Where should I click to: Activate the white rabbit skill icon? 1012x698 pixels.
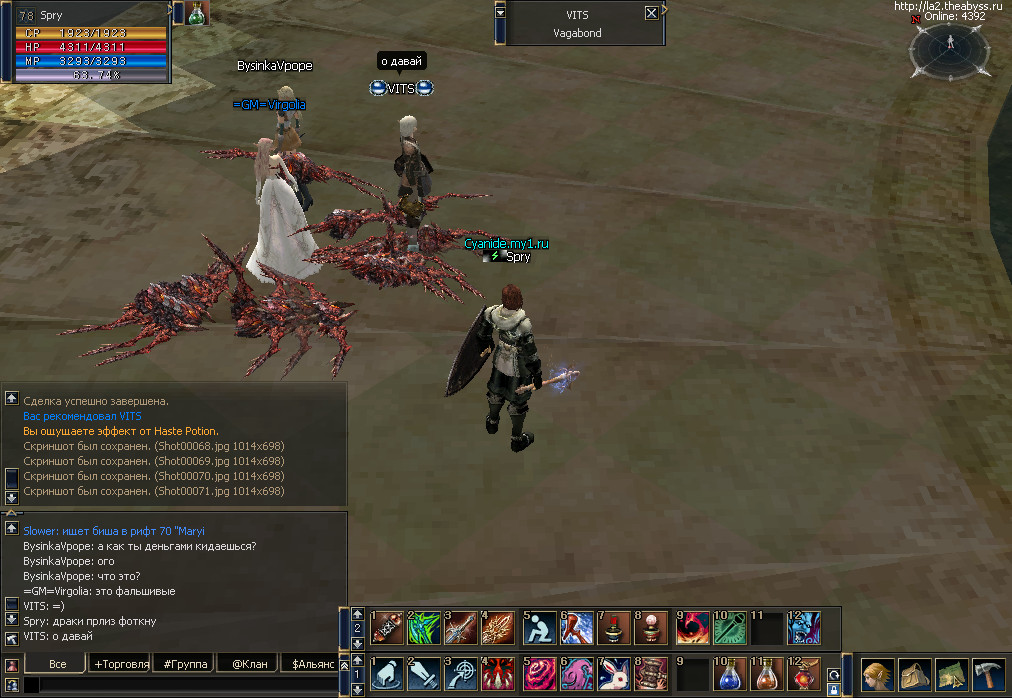(x=613, y=674)
